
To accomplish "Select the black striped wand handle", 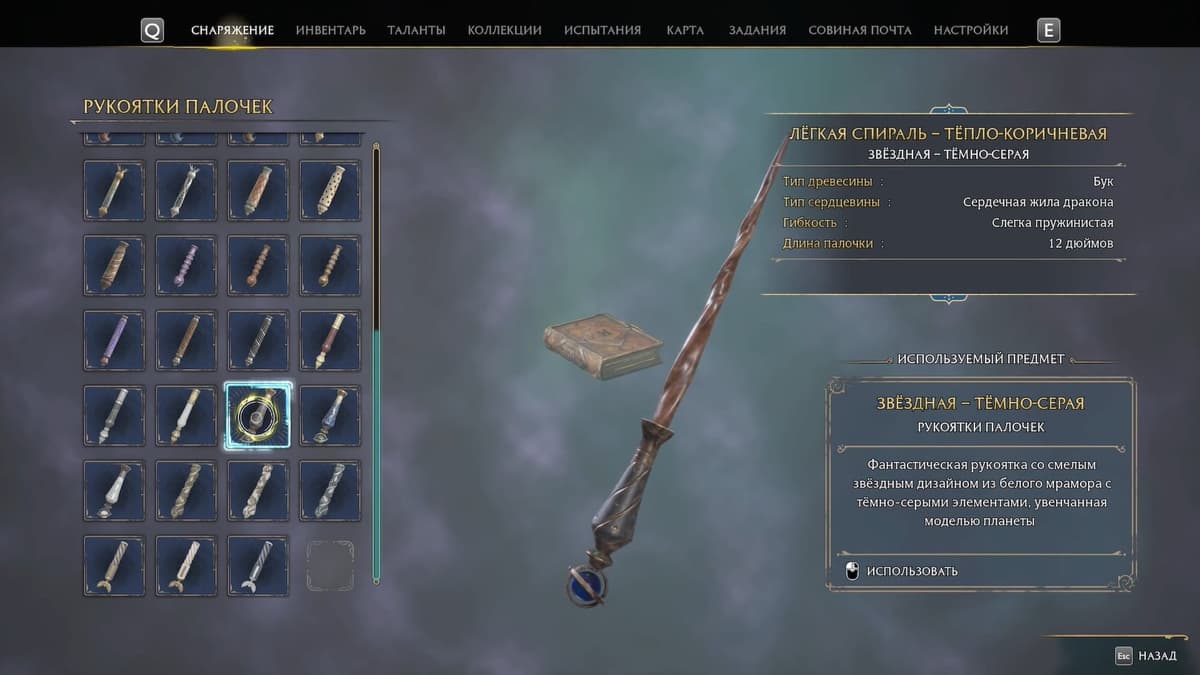I will click(258, 340).
